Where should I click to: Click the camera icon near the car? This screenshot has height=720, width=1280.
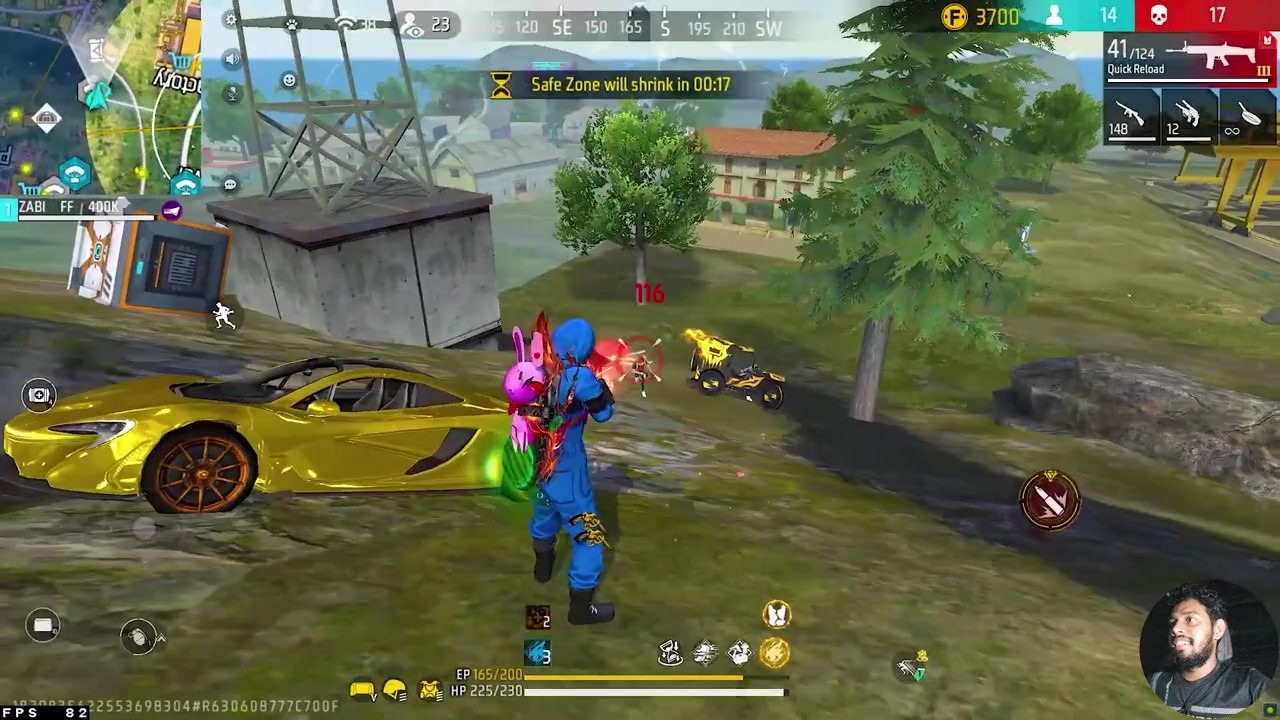pos(39,395)
